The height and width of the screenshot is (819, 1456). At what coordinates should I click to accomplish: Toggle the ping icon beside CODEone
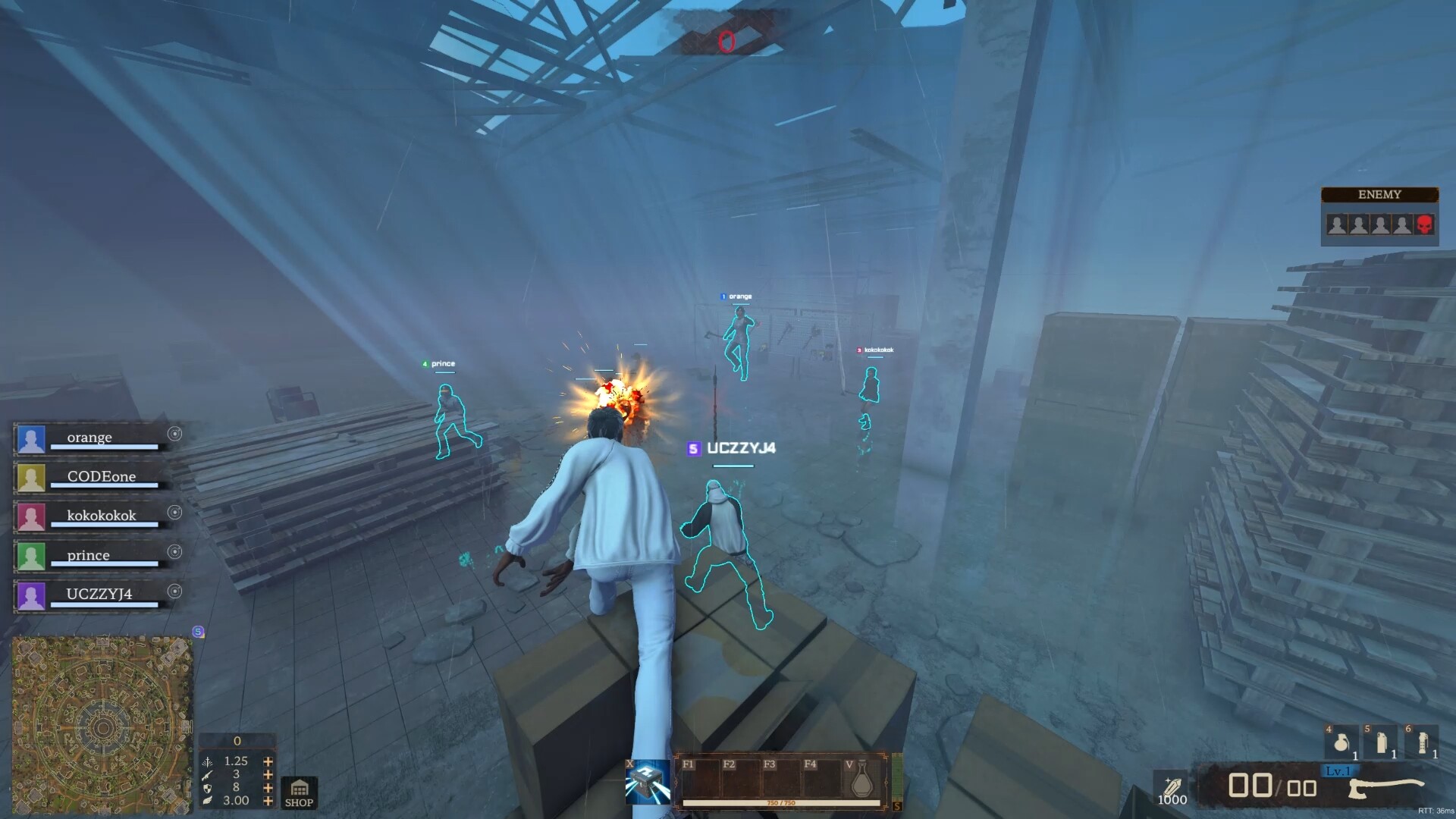tap(175, 474)
